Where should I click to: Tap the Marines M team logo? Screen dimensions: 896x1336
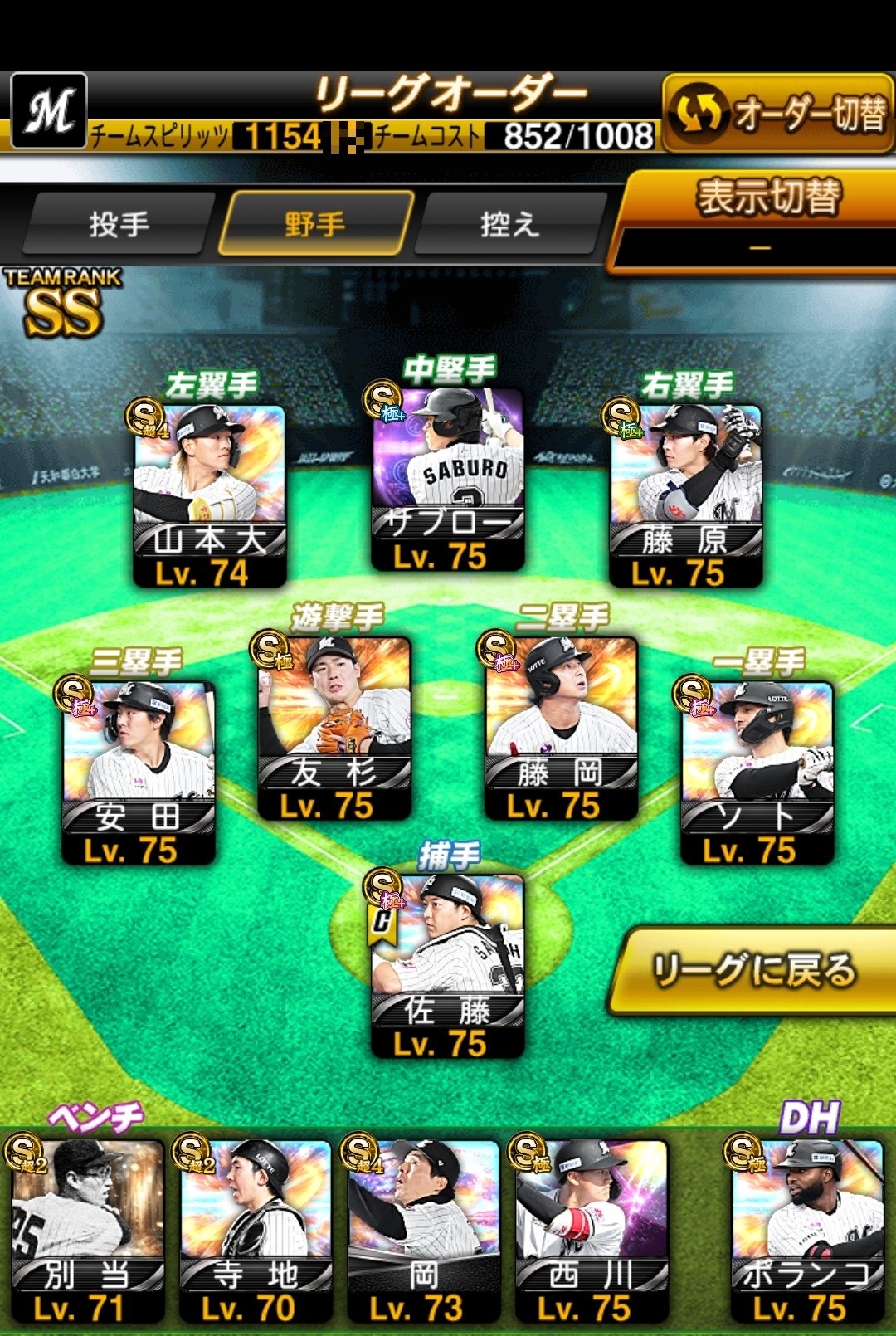49,110
